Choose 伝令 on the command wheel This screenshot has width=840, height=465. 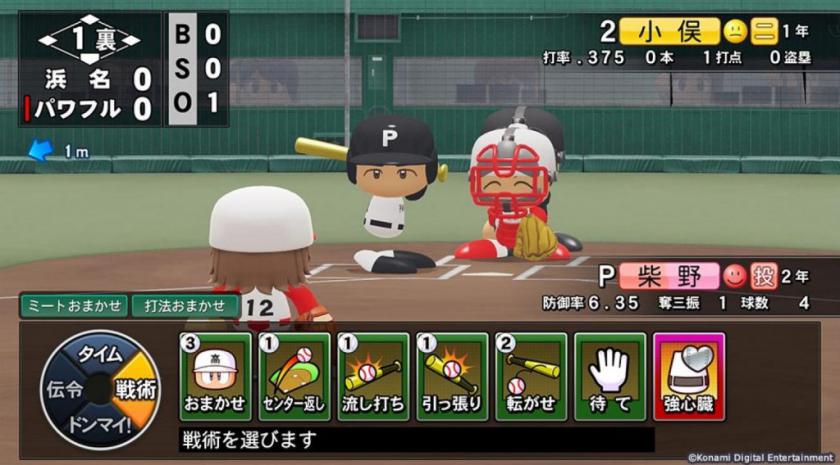[58, 390]
